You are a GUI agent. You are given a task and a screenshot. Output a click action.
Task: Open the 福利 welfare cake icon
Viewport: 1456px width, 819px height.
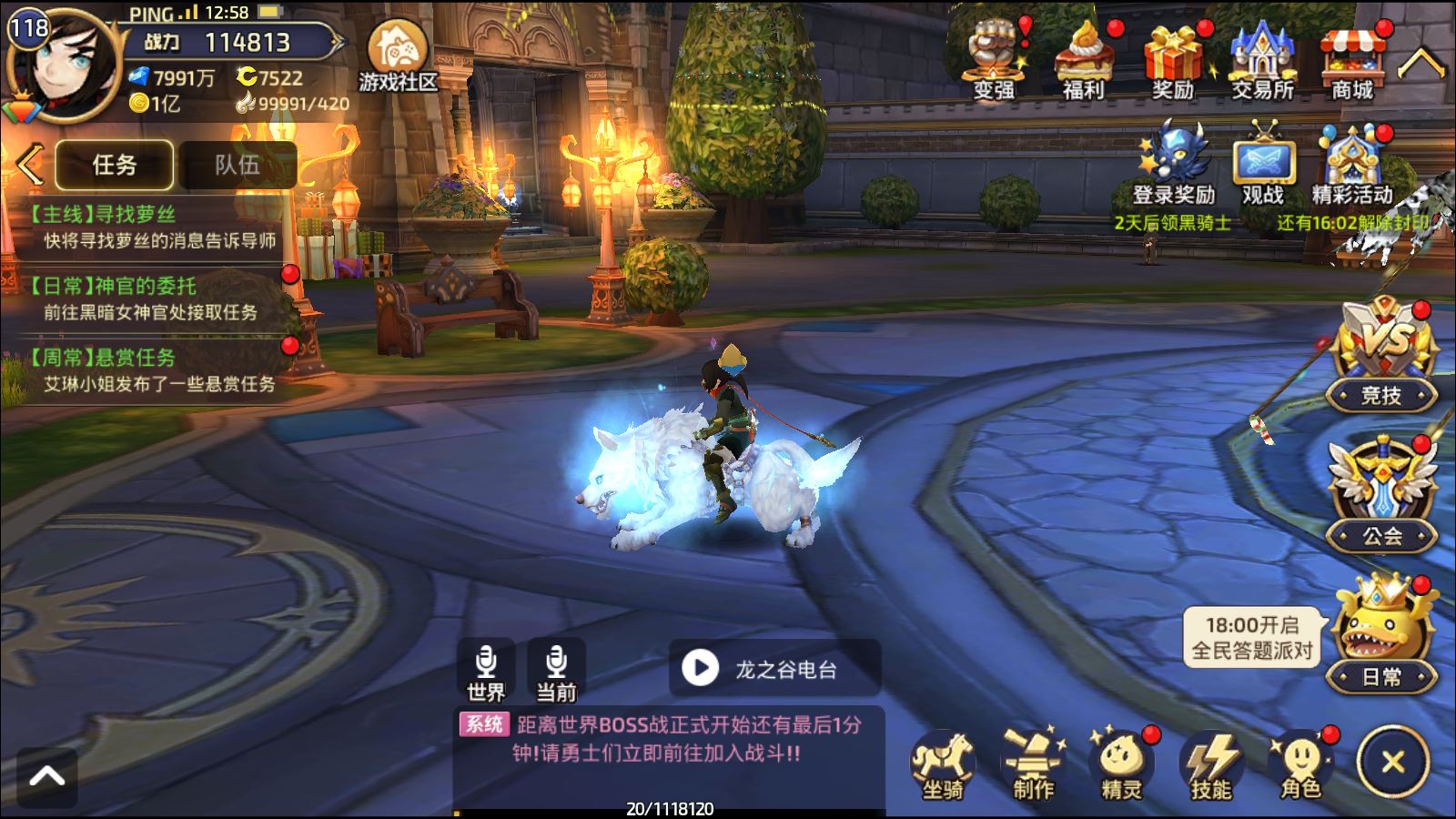[1083, 61]
